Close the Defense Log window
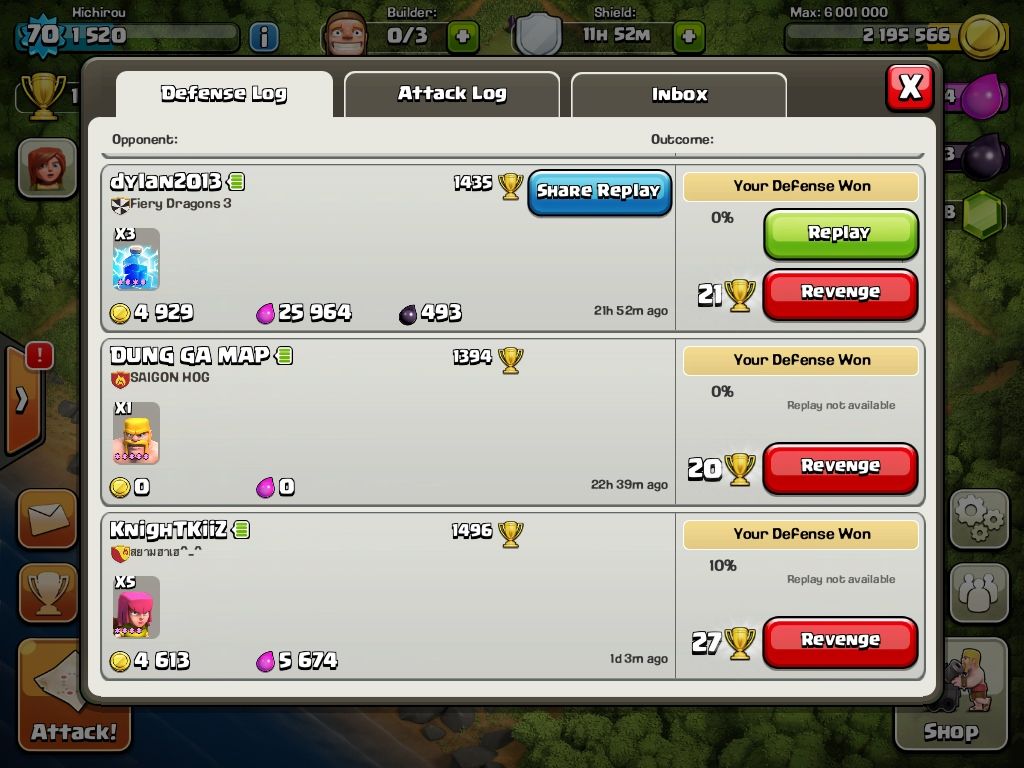 tap(909, 87)
